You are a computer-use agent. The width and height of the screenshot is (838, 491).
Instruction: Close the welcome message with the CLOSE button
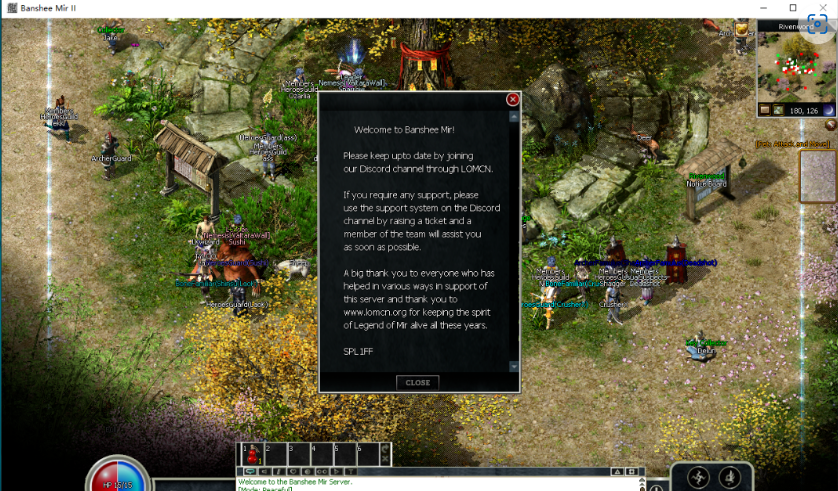[x=417, y=382]
